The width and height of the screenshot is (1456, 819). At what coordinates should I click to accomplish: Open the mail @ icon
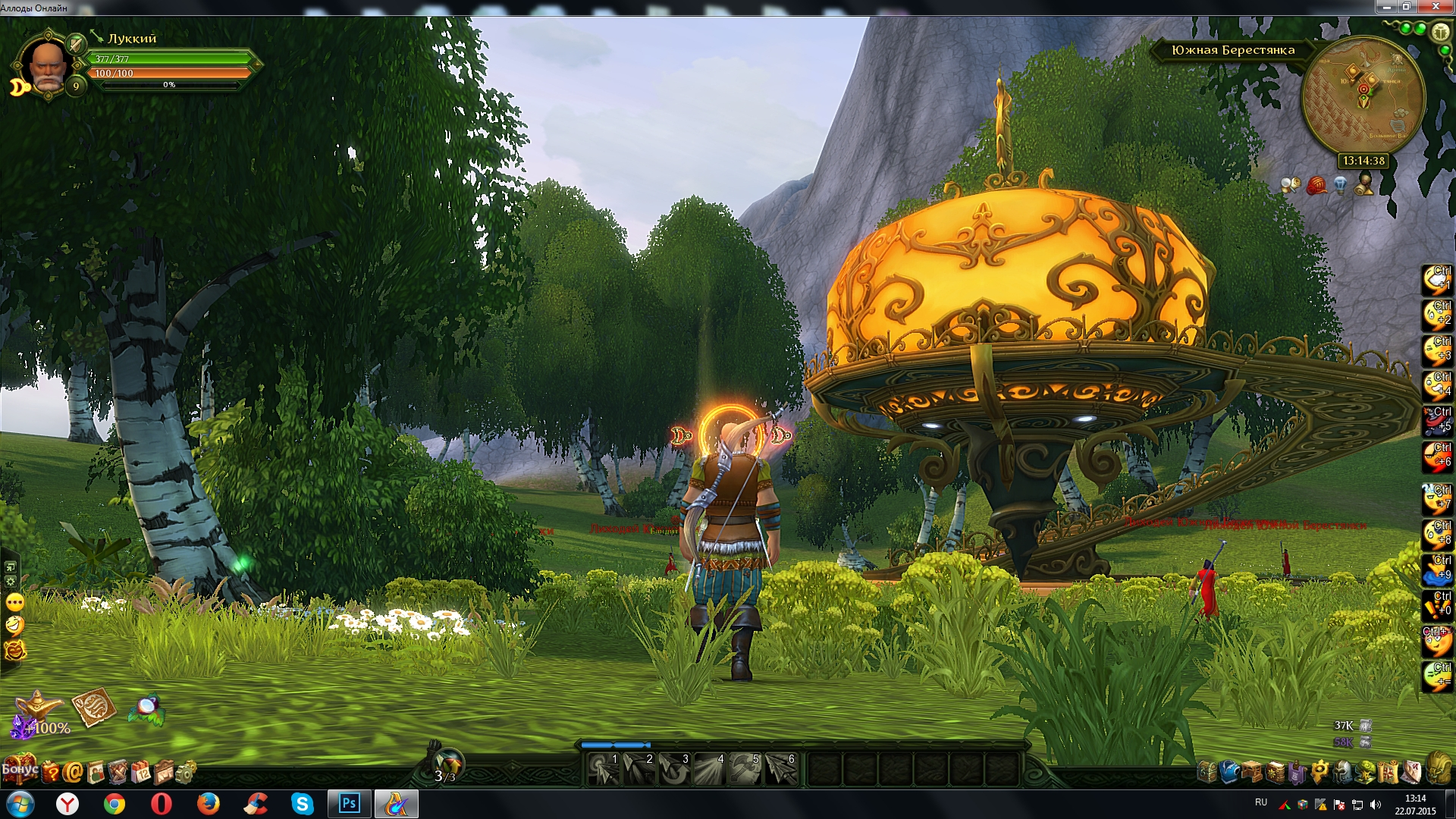click(73, 772)
